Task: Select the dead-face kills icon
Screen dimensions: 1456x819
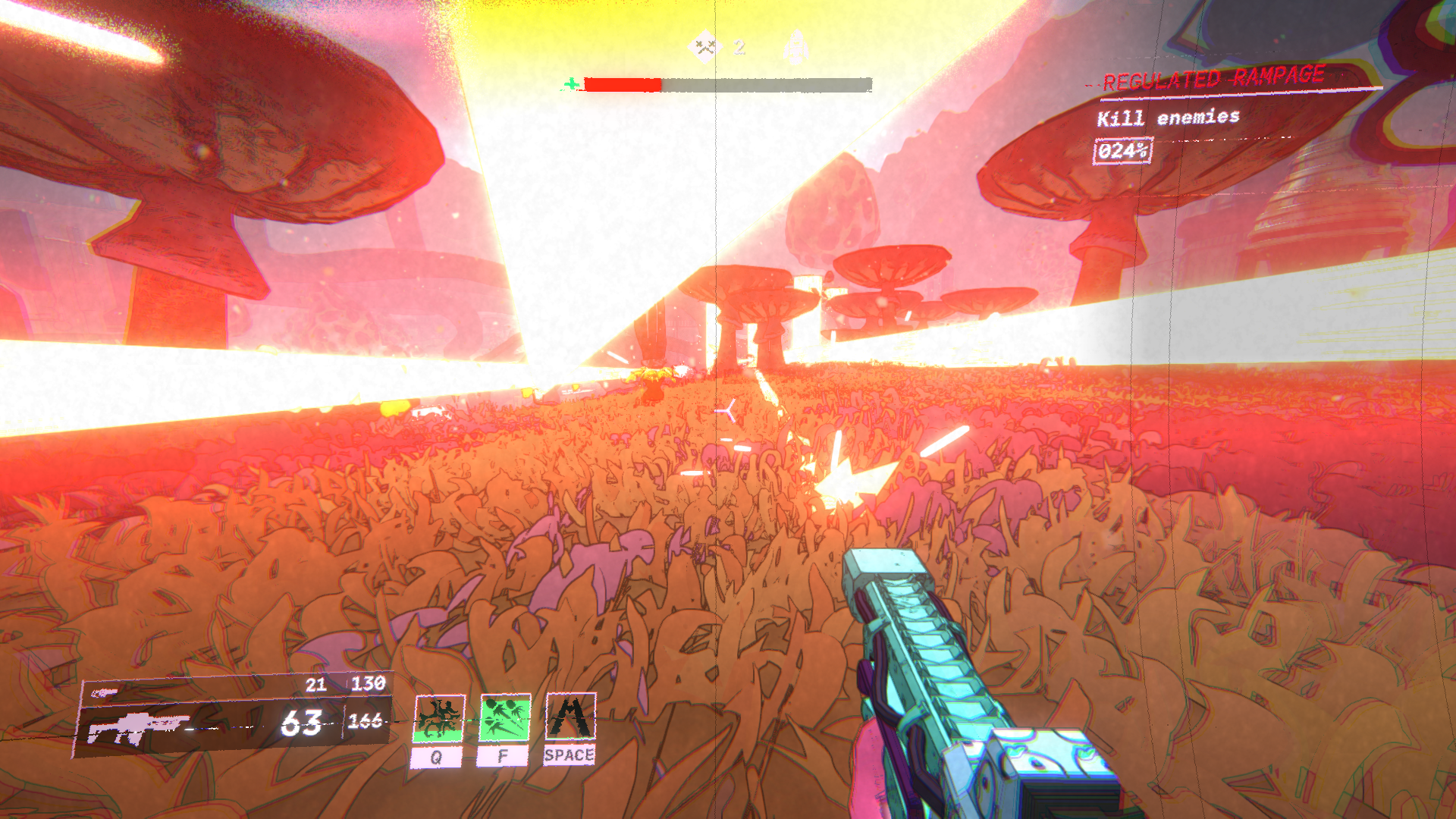Action: [705, 47]
